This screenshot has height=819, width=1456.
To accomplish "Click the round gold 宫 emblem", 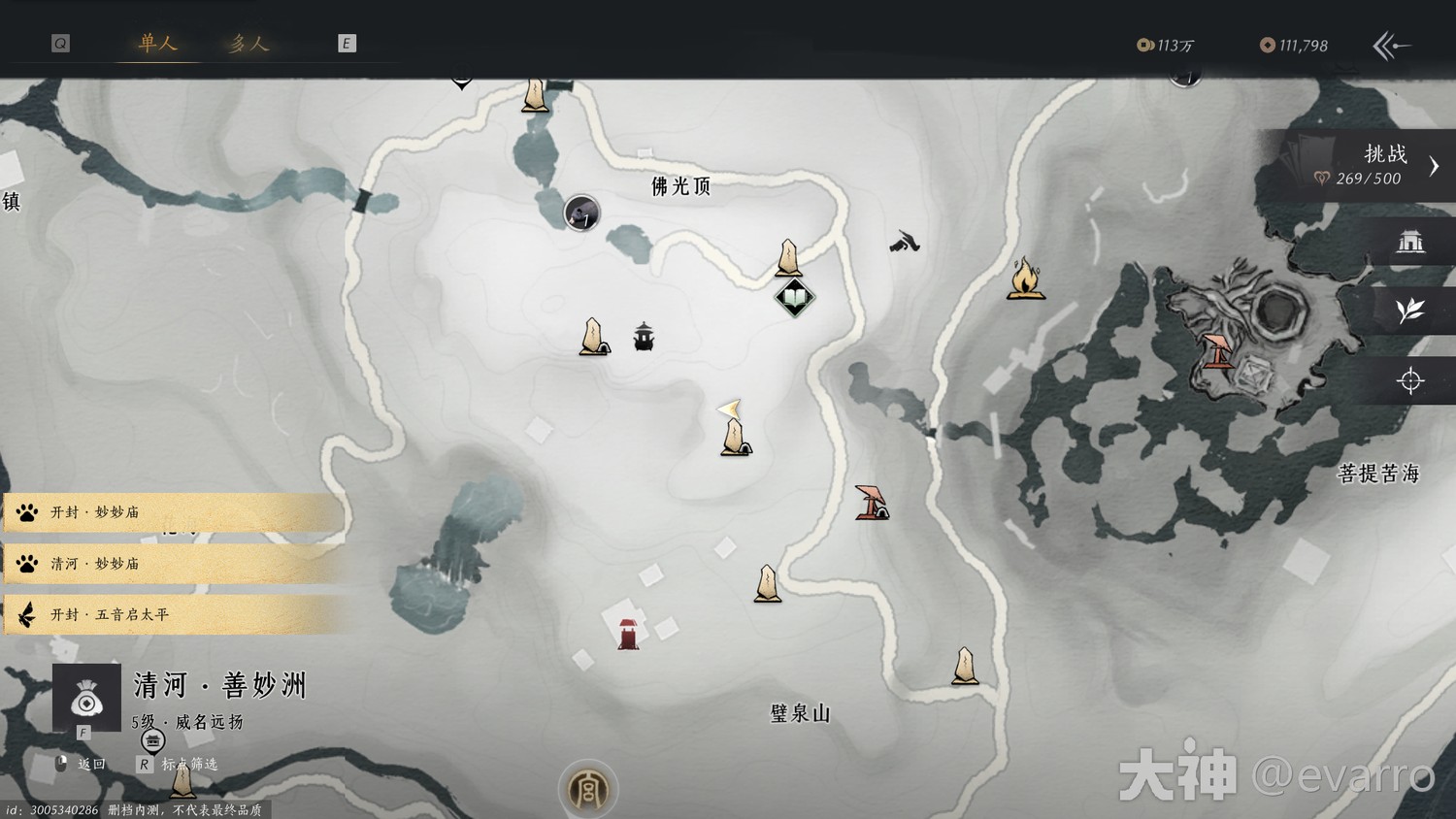I will click(x=588, y=790).
